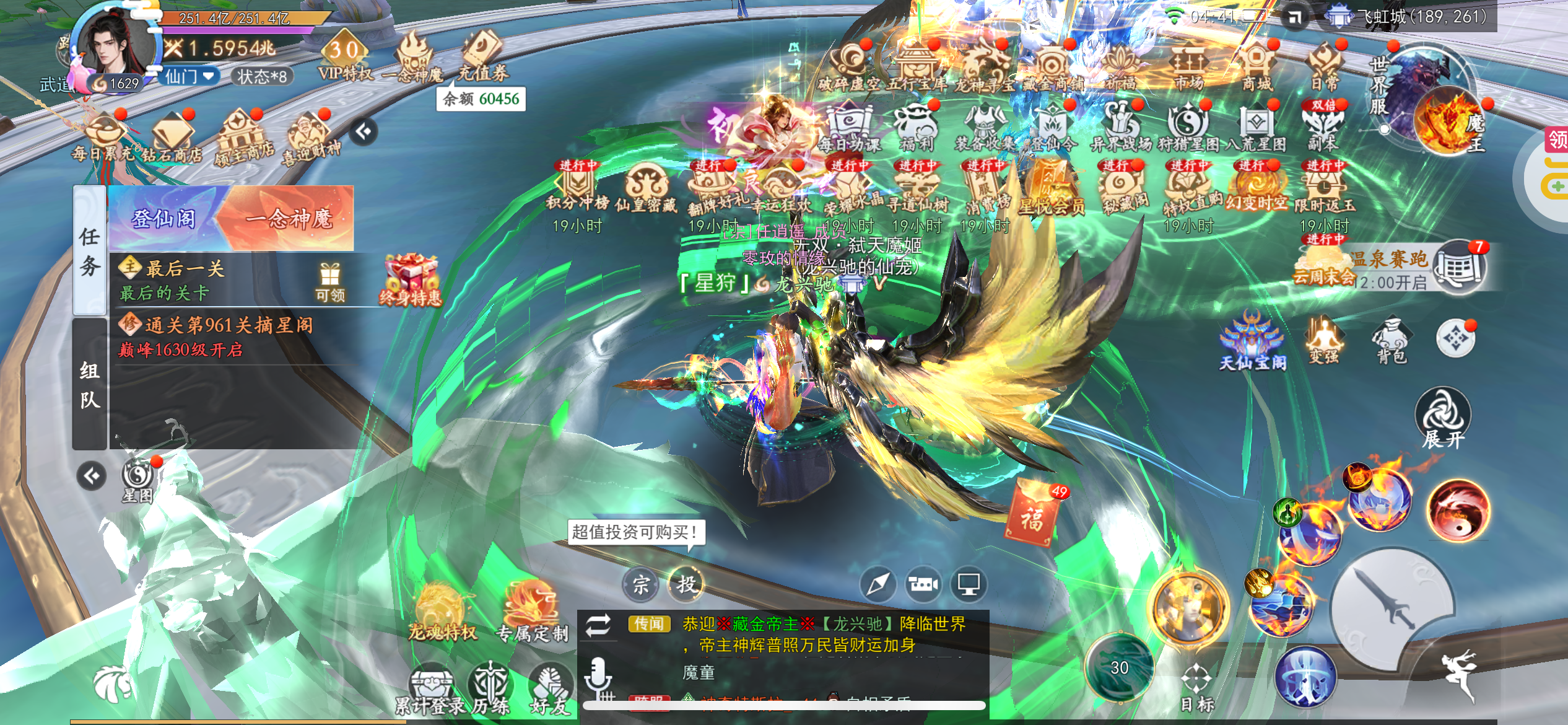
Task: Switch to the 组队 team tab
Action: (x=90, y=385)
